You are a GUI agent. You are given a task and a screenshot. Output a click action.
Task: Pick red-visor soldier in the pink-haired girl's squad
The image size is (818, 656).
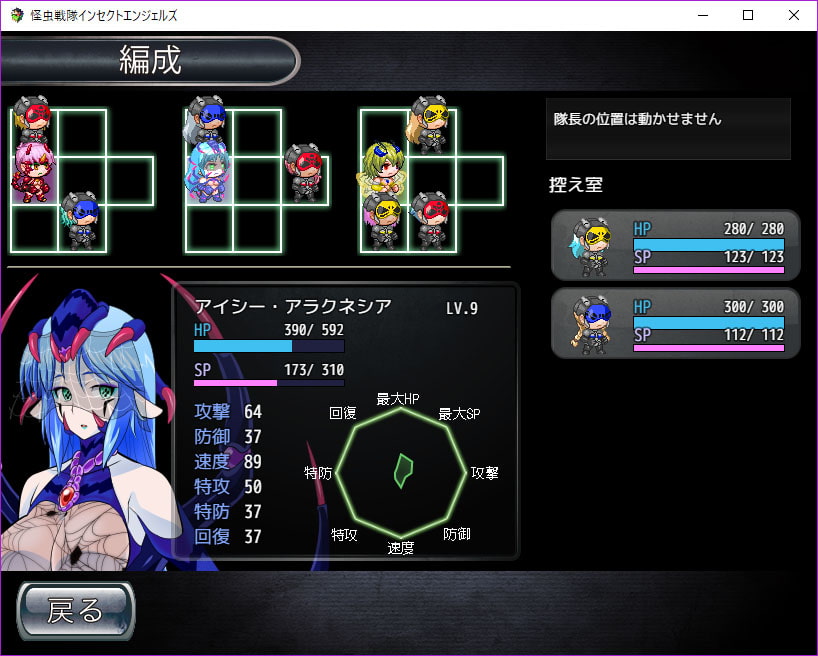[35, 121]
